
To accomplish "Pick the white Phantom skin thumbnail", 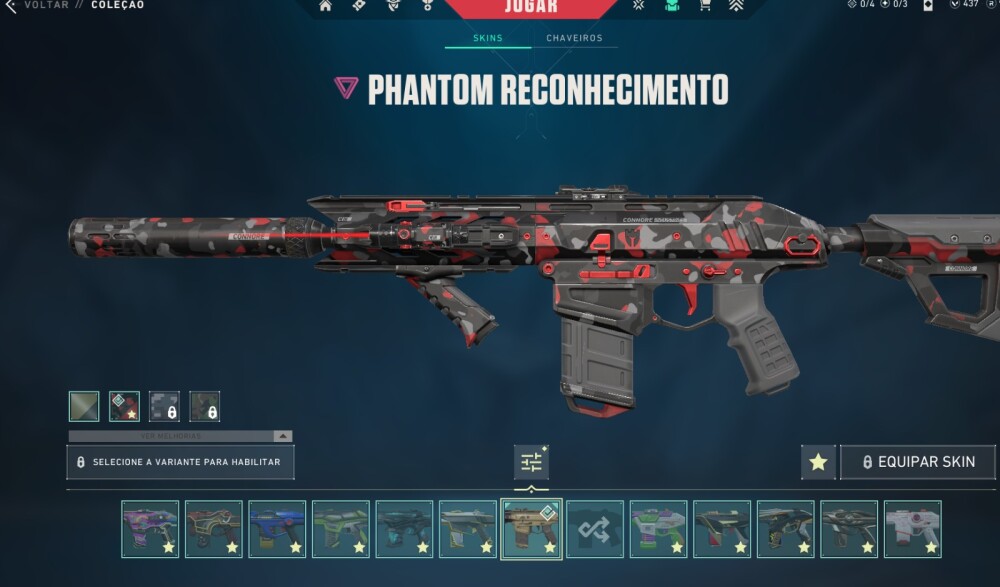I will pos(912,529).
